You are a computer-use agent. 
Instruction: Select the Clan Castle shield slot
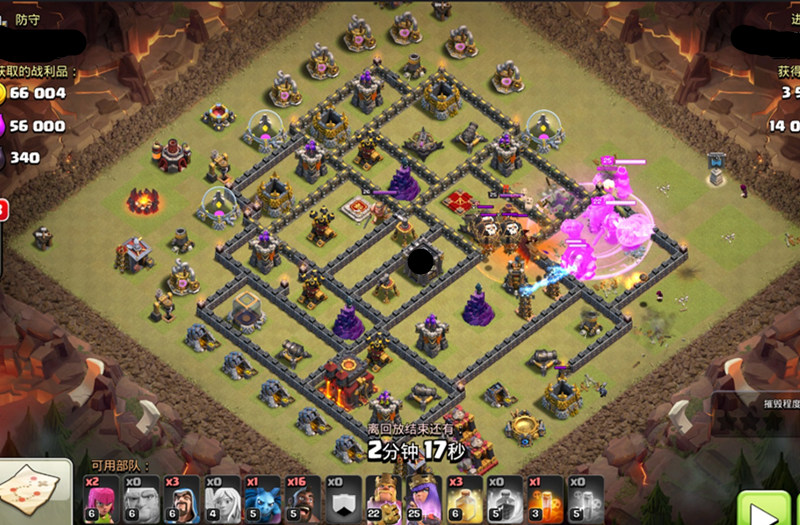[344, 497]
